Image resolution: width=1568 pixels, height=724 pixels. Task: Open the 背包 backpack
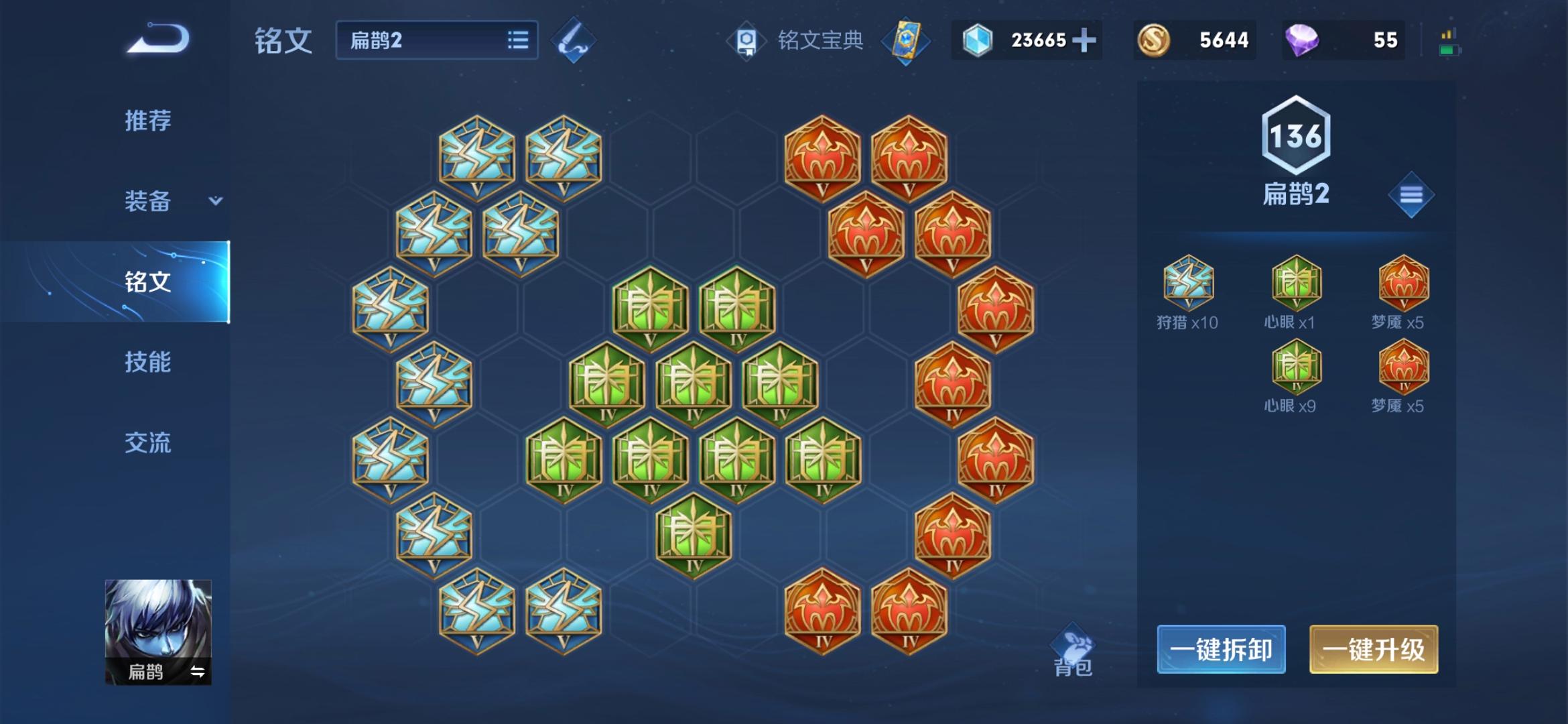(1073, 652)
